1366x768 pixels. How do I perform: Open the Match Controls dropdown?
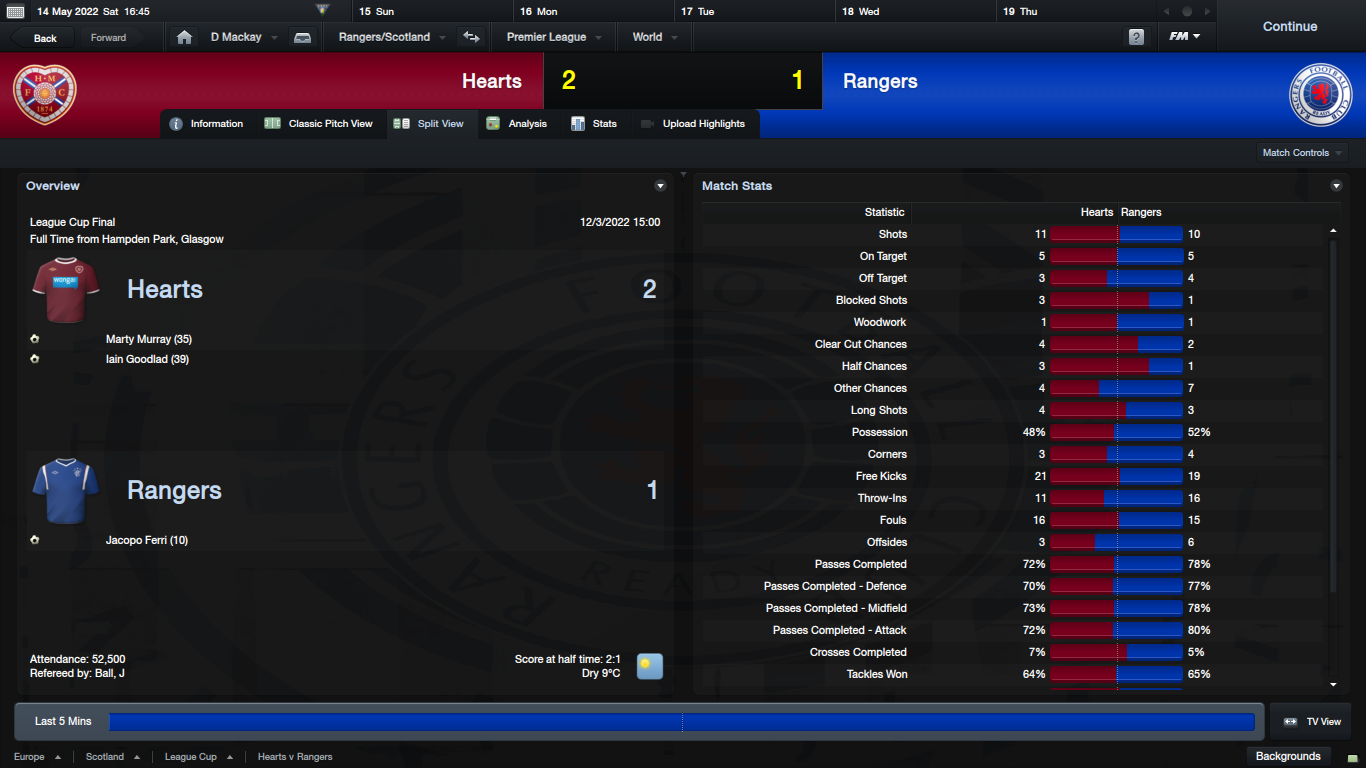pyautogui.click(x=1302, y=153)
